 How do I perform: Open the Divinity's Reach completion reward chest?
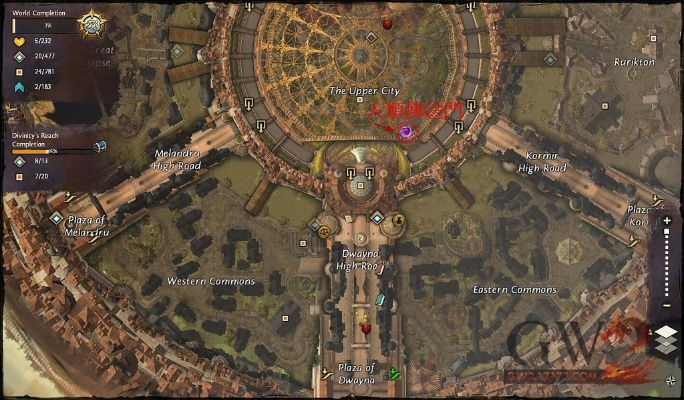click(99, 146)
